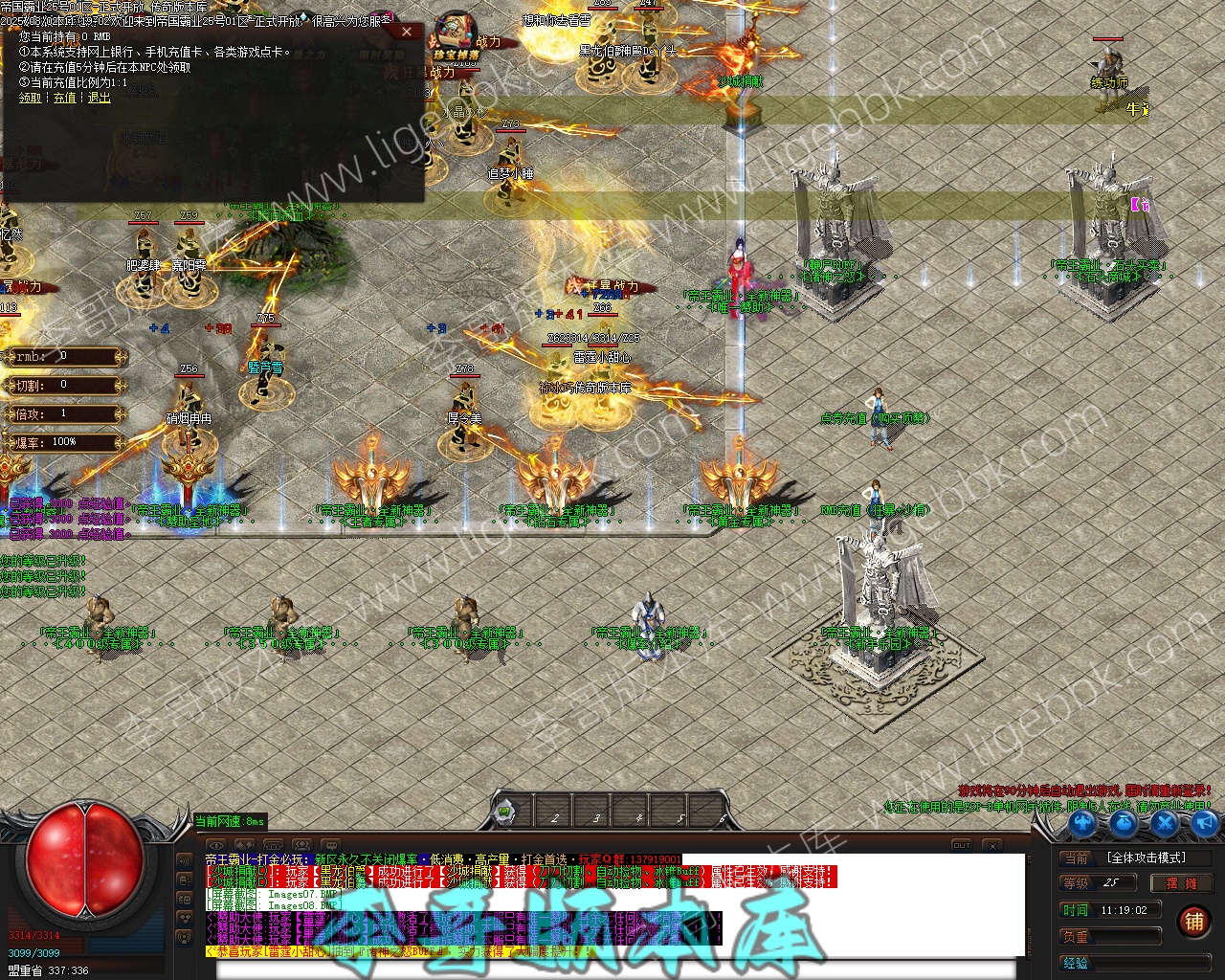Toggle the attack mode display 全体攻击模式

pos(1147,857)
